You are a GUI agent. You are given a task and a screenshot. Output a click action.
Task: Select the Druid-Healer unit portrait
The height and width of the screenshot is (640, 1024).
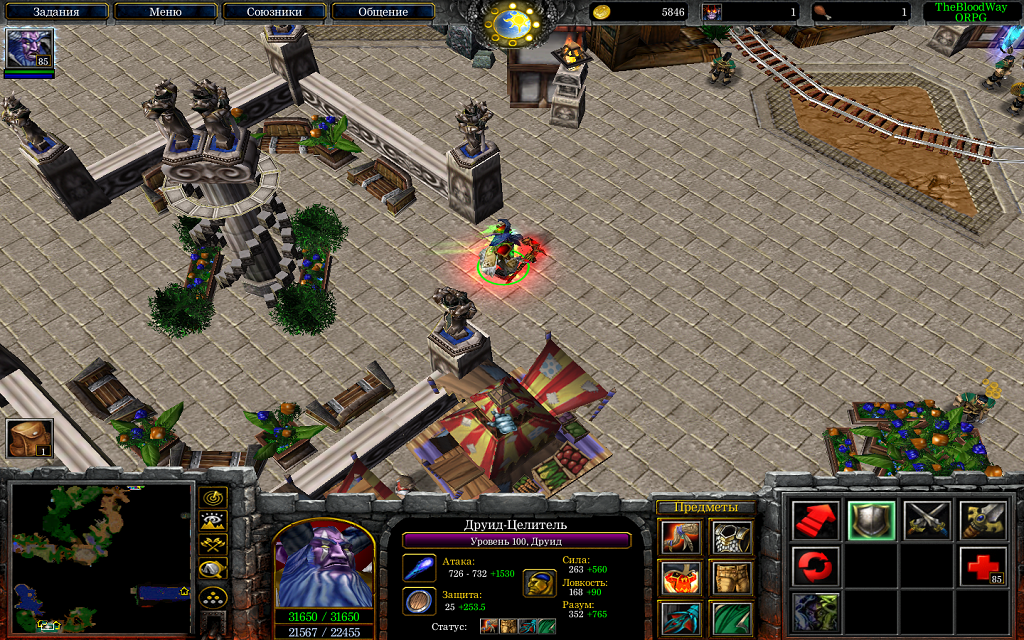point(324,564)
